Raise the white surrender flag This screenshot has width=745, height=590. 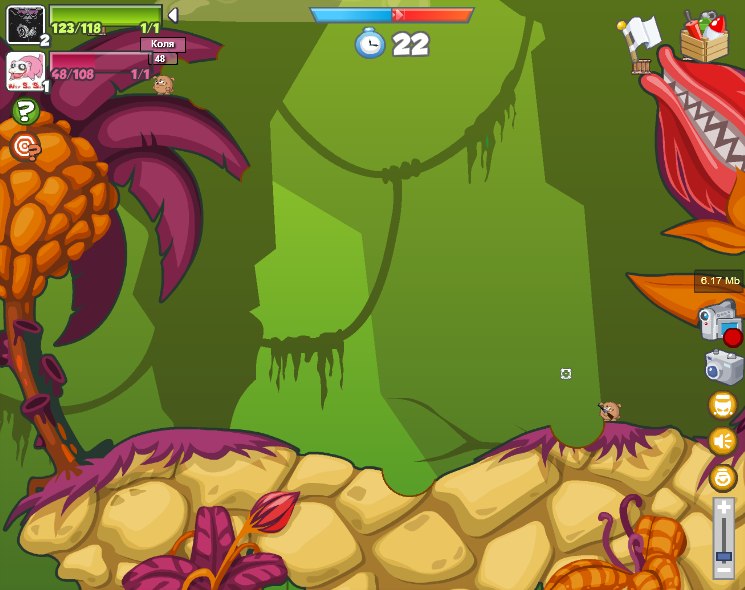(x=640, y=40)
